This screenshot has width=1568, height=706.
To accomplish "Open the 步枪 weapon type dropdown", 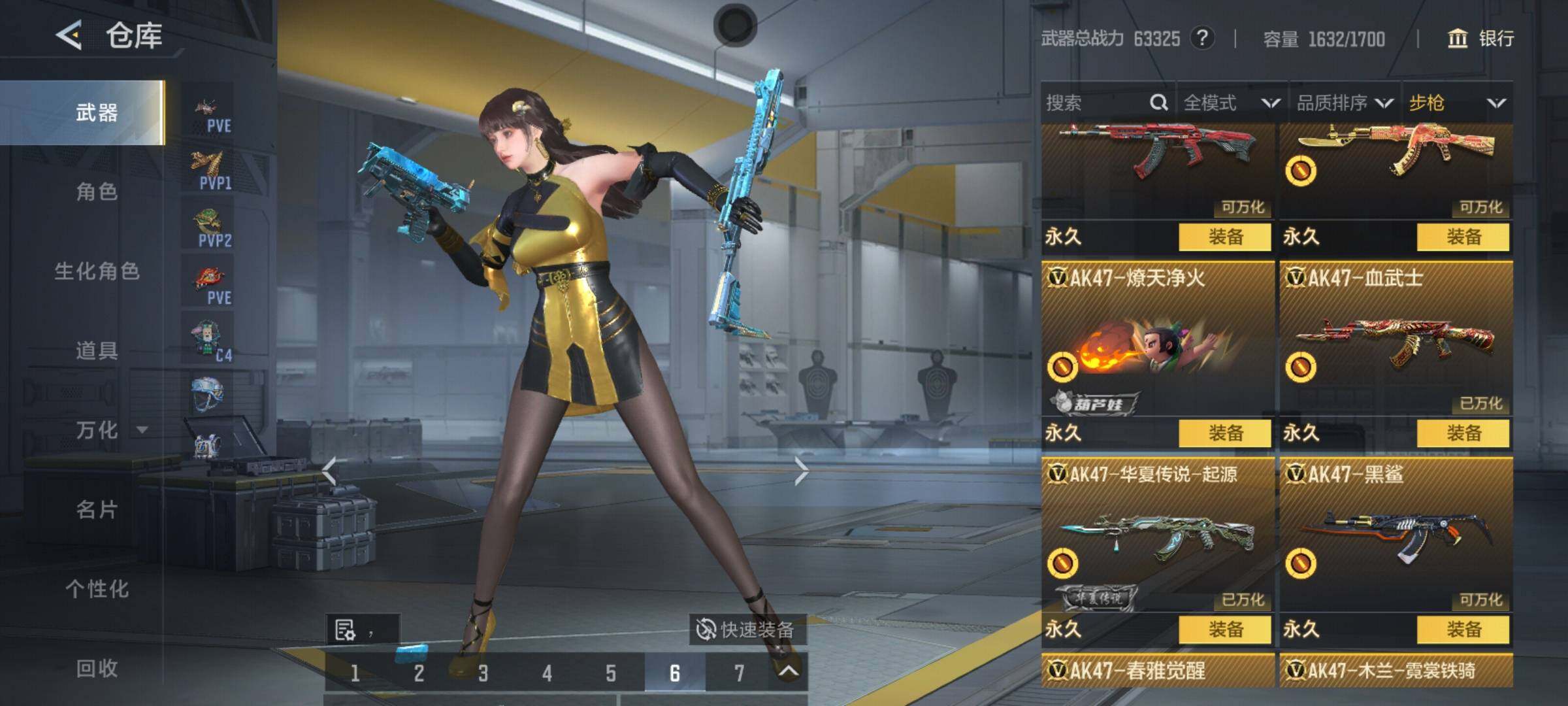I will pyautogui.click(x=1457, y=103).
